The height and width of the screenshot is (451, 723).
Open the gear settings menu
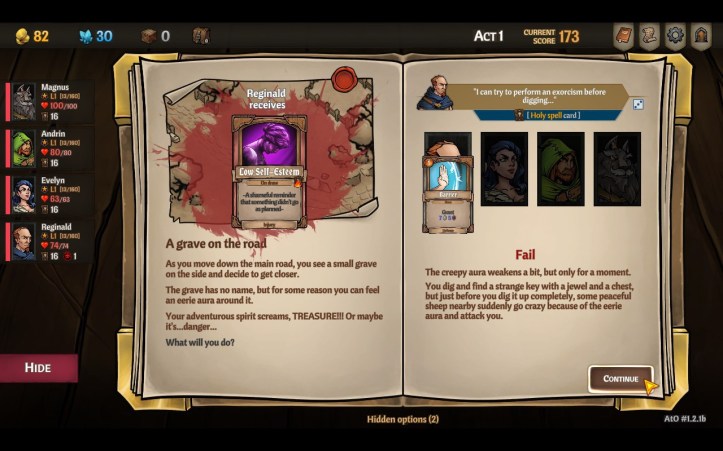pos(675,36)
